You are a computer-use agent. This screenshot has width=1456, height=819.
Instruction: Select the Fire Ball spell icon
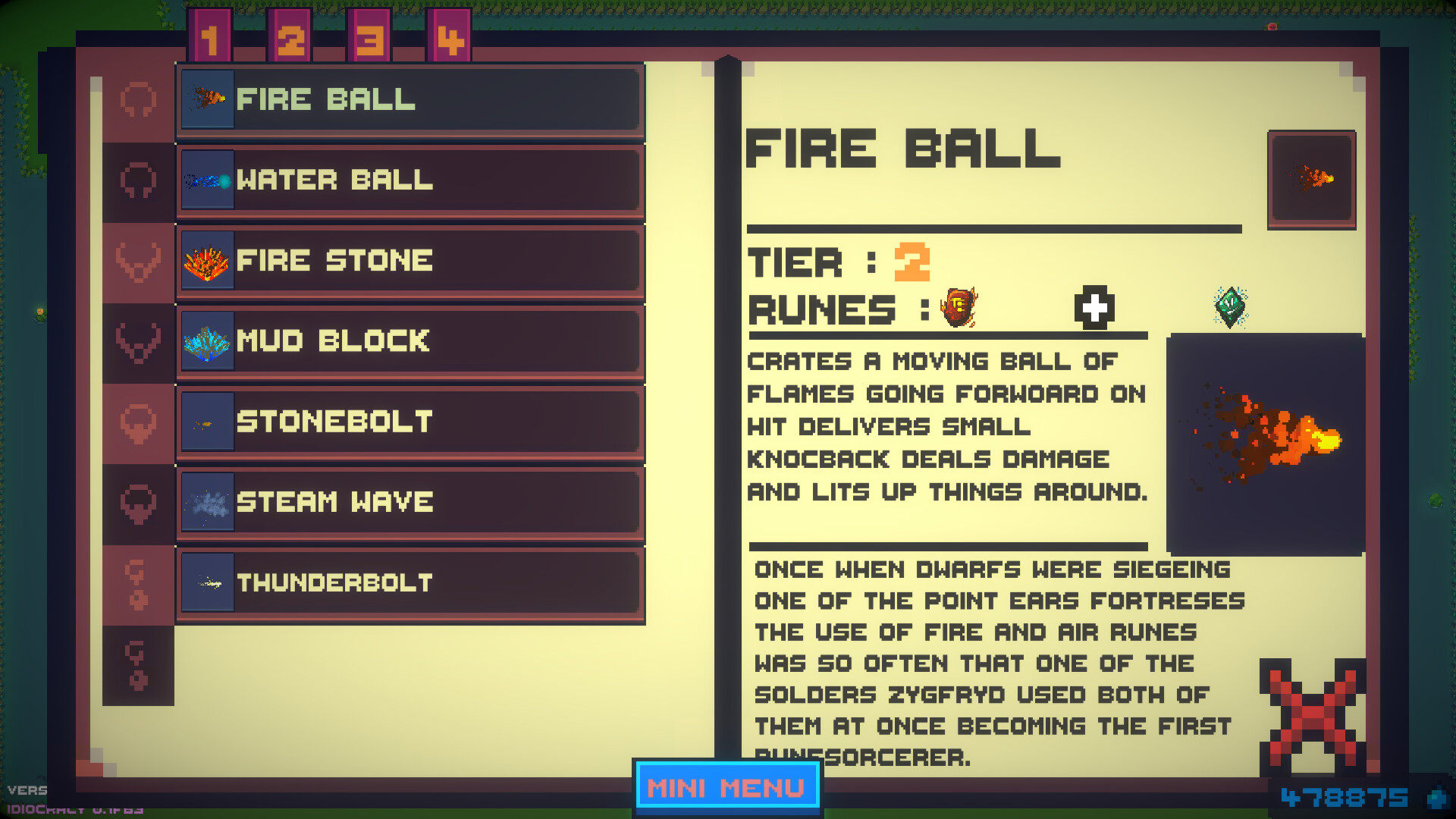(206, 99)
